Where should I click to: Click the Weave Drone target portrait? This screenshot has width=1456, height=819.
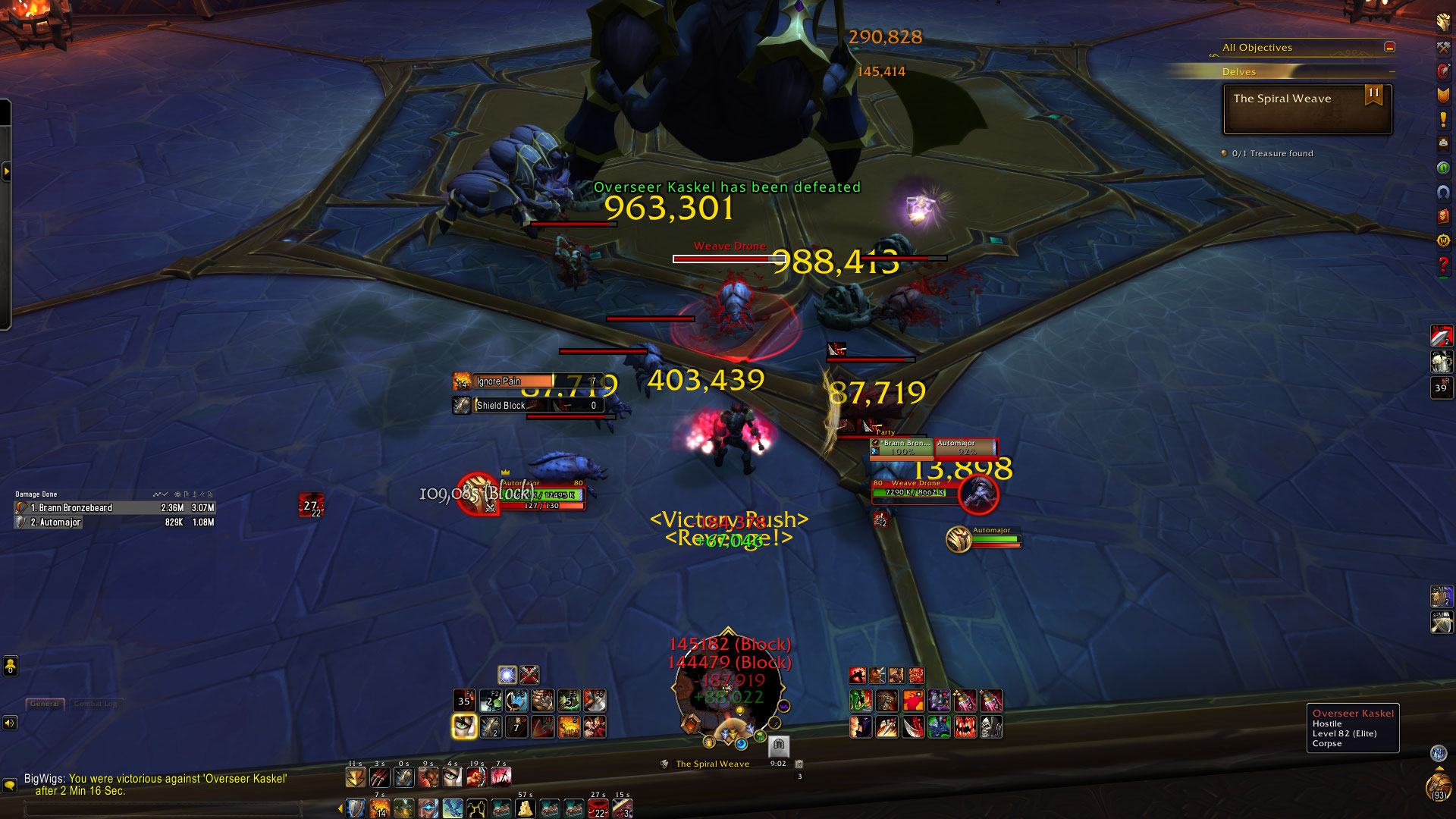(978, 495)
